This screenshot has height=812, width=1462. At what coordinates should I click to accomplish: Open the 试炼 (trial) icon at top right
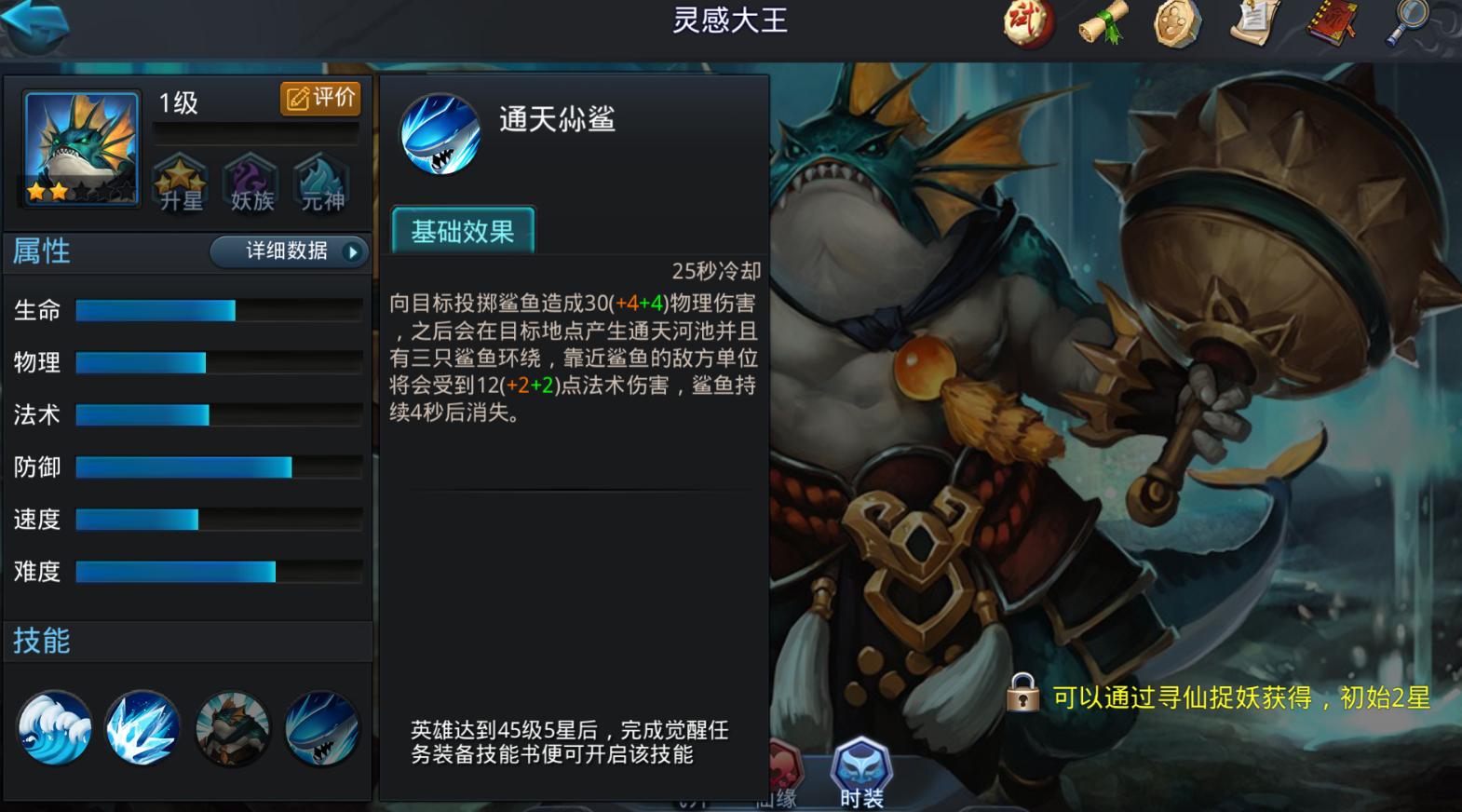point(1028,24)
